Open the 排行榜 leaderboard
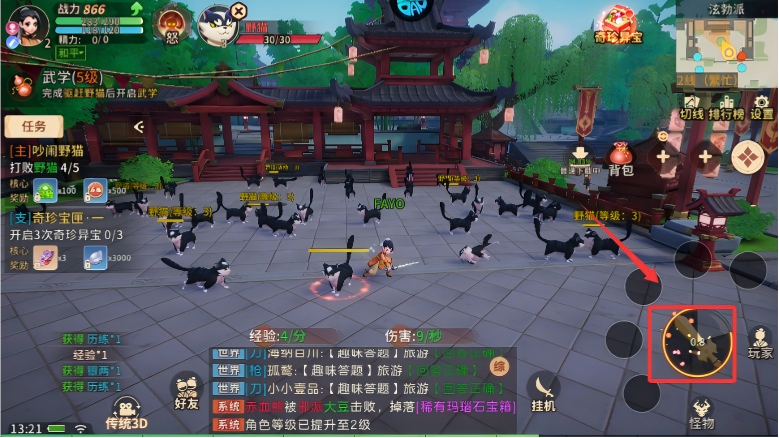The width and height of the screenshot is (779, 438). (x=726, y=105)
